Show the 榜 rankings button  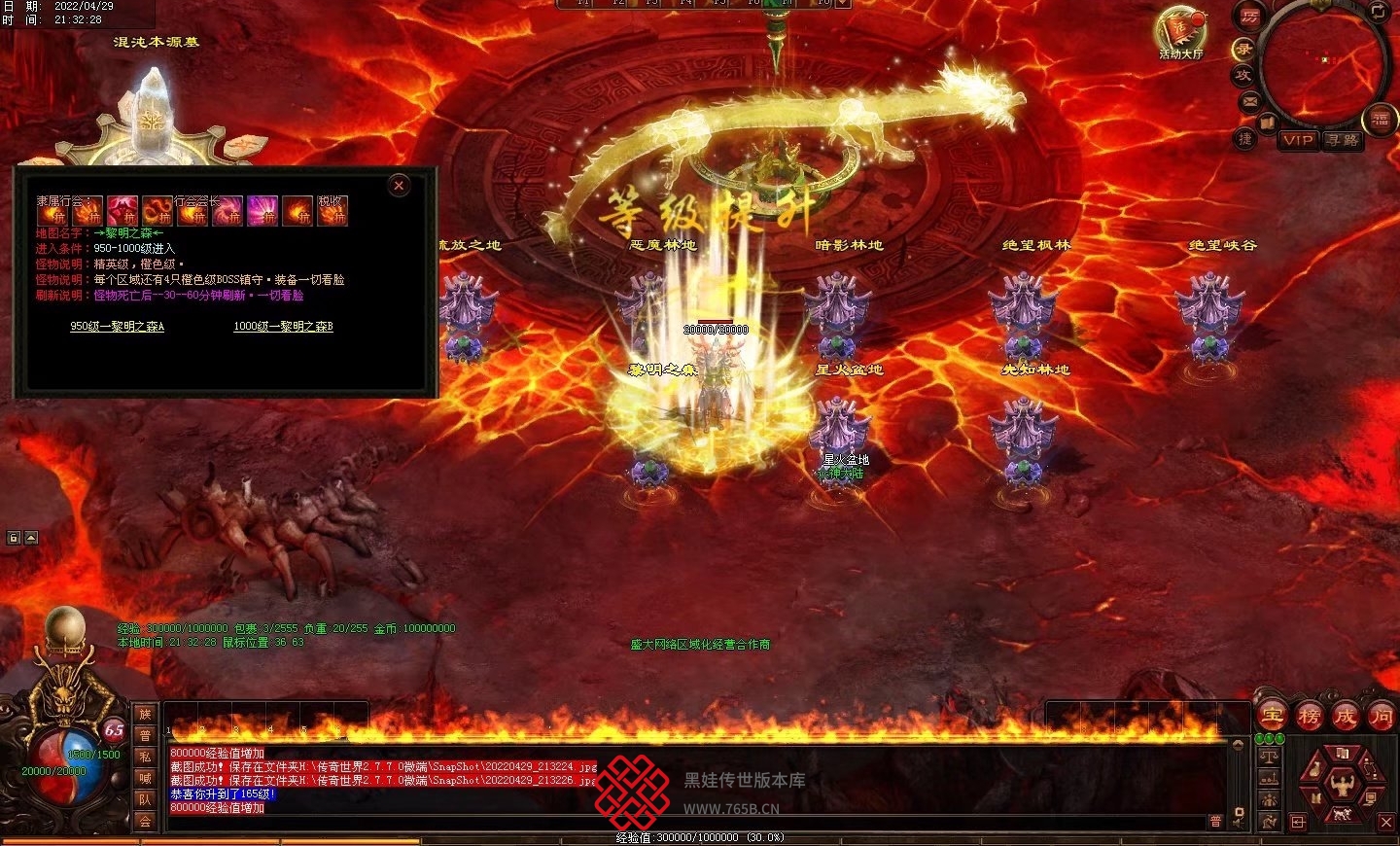point(1309,717)
